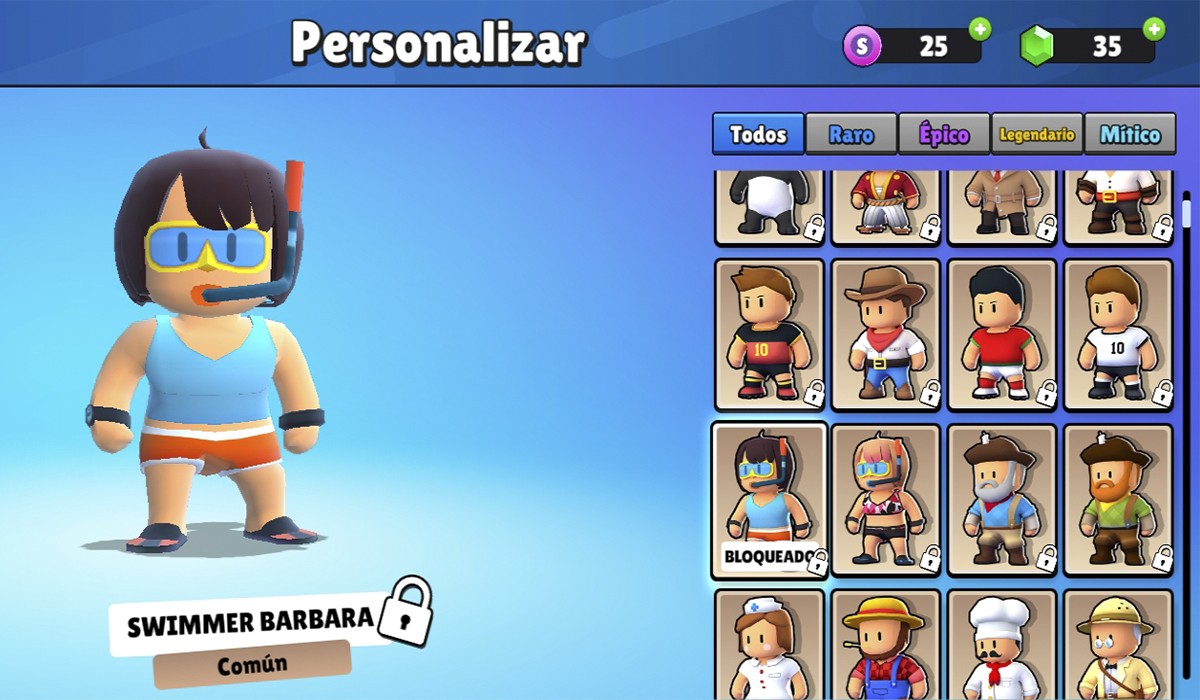This screenshot has height=700, width=1200.
Task: Filter skins by Legendario tab
Action: click(1037, 134)
